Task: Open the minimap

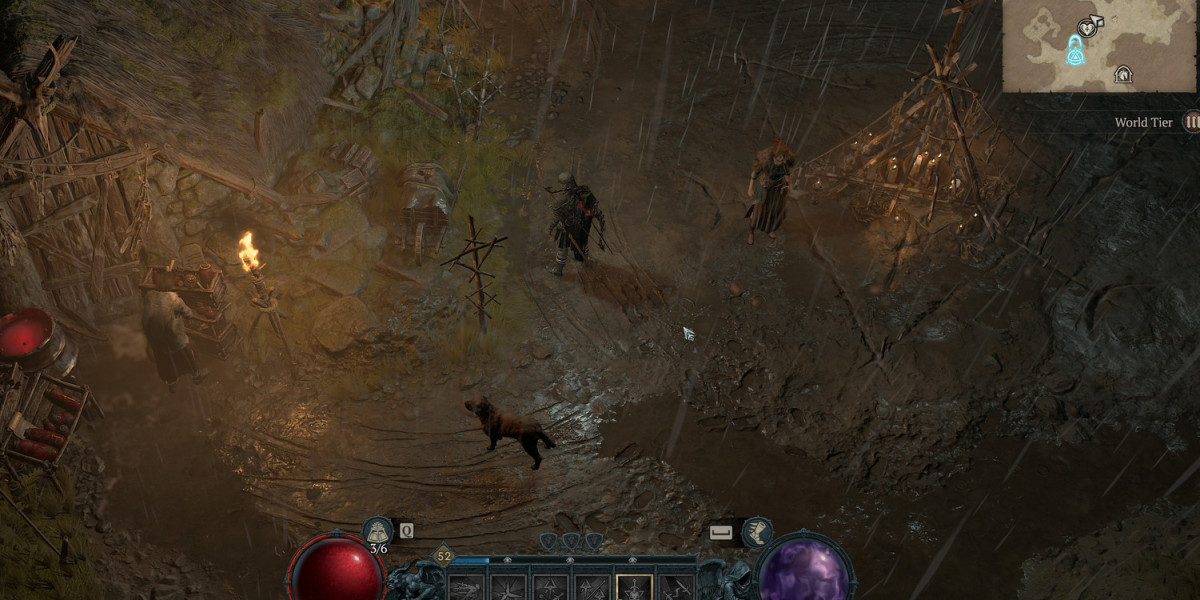Action: click(1099, 46)
